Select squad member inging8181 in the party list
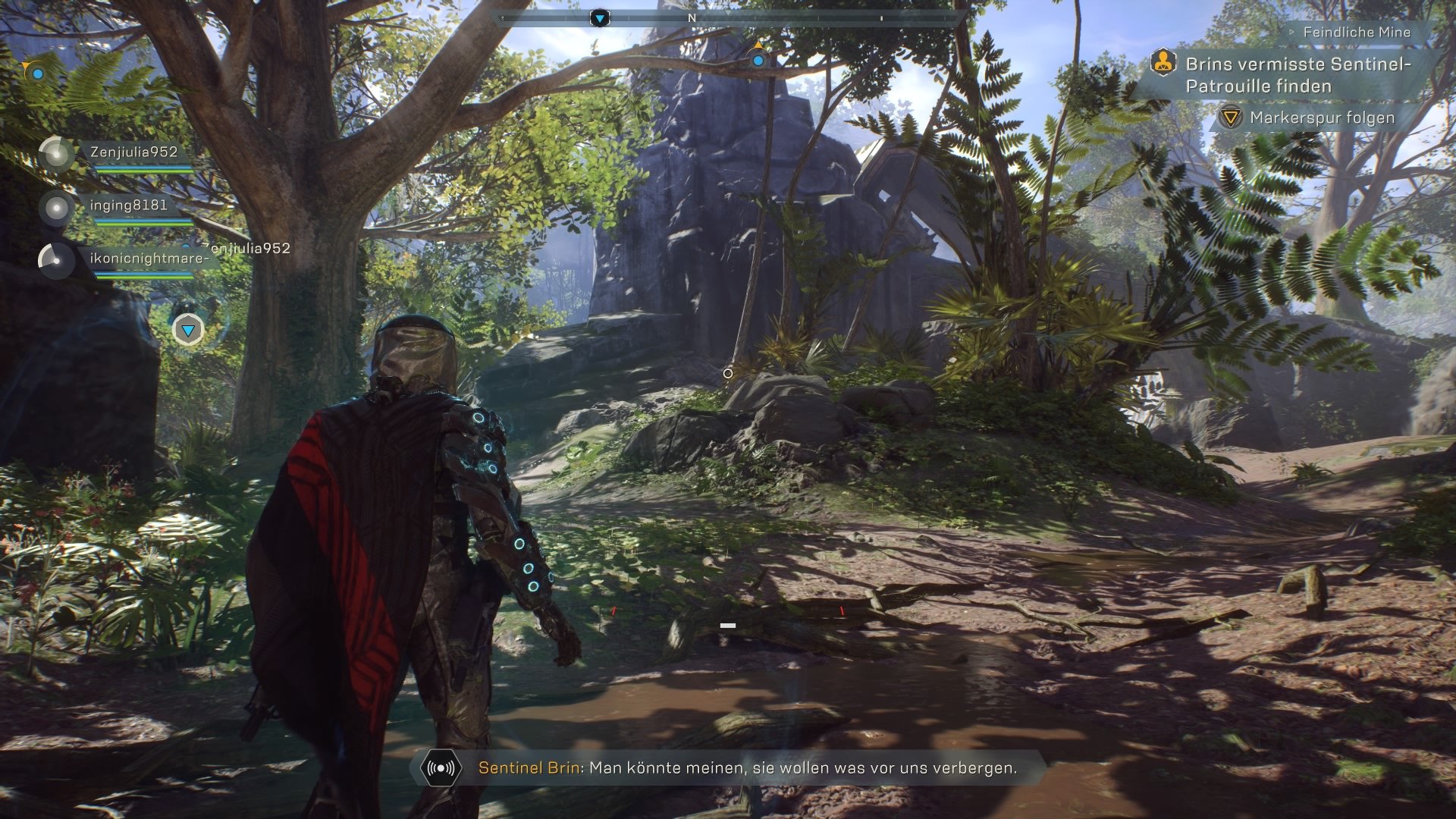 pos(128,206)
